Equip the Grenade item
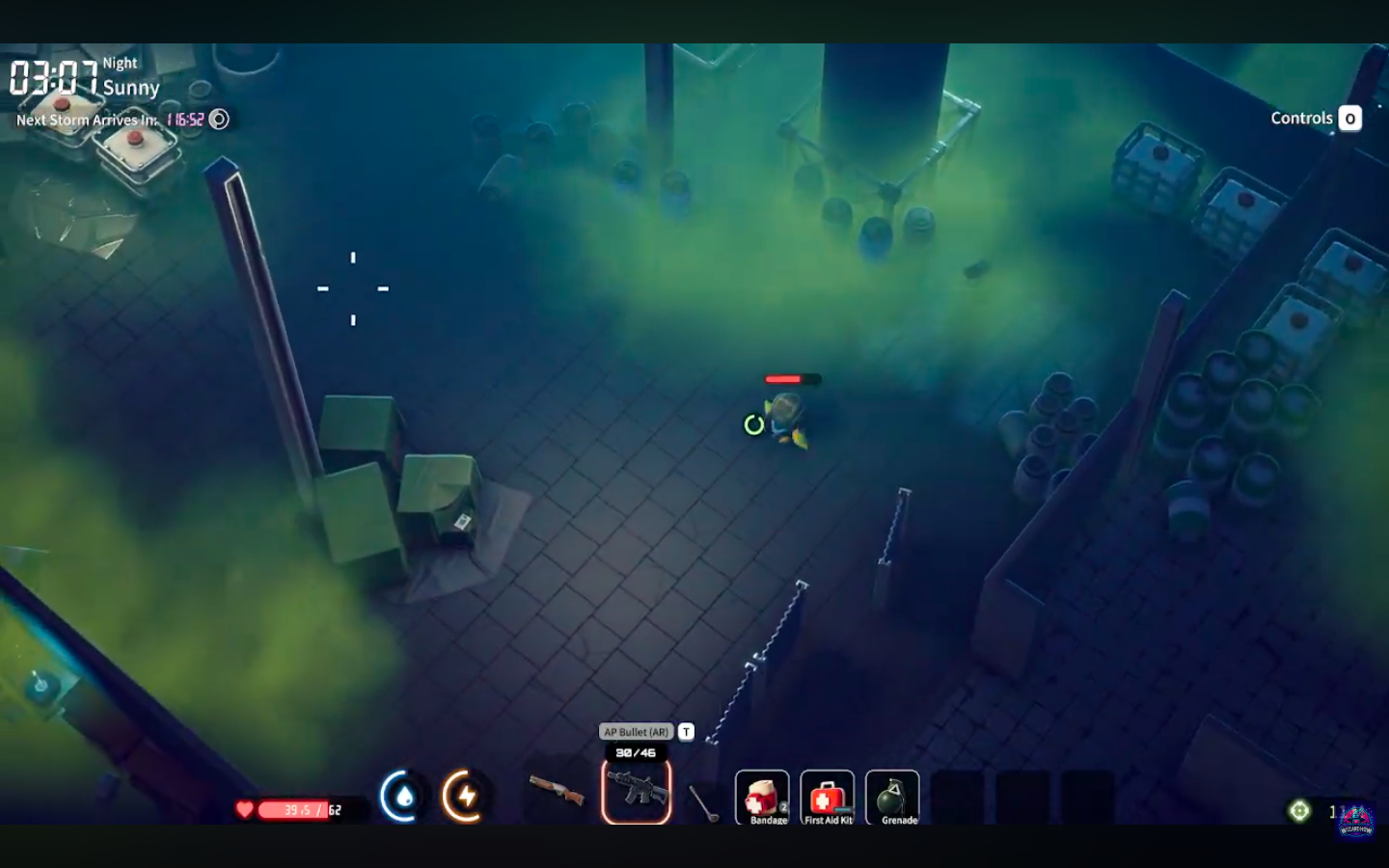 click(x=892, y=796)
